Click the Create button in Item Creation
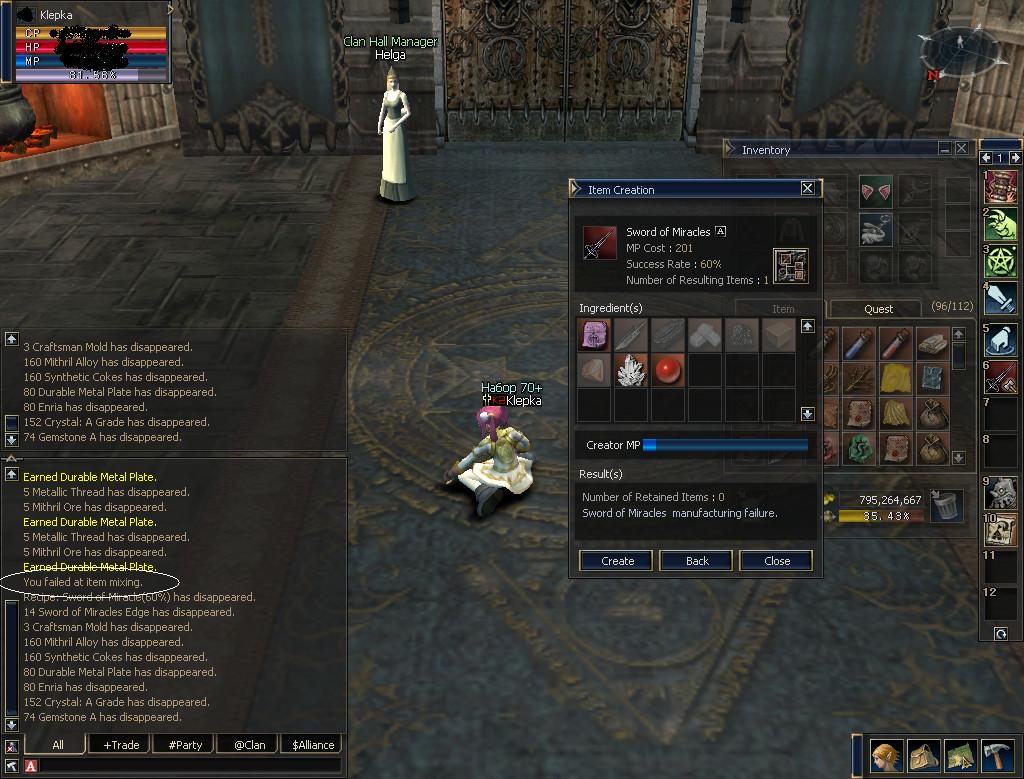The height and width of the screenshot is (779, 1024). click(616, 561)
